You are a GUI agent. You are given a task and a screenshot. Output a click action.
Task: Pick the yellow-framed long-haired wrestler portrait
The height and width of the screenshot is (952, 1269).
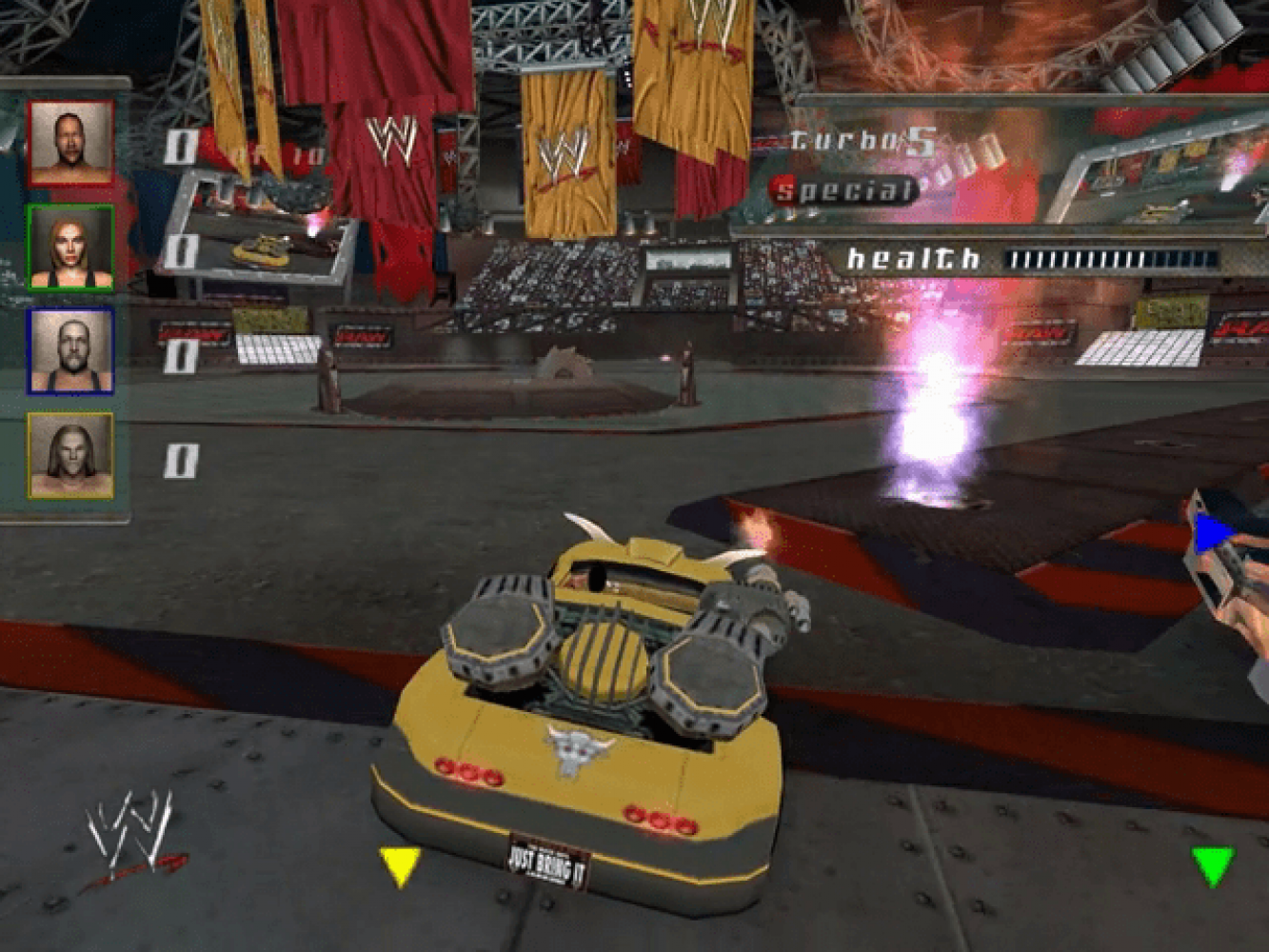(x=70, y=456)
